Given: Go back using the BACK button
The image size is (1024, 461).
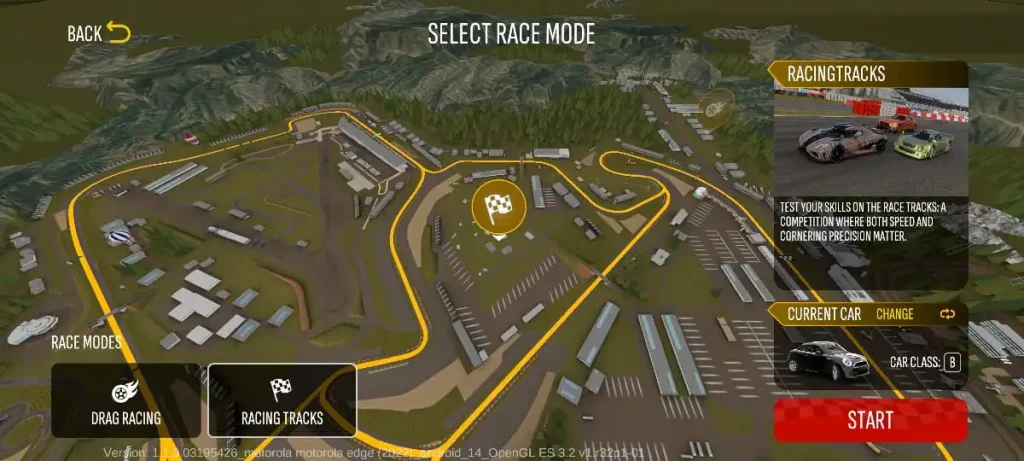Looking at the screenshot, I should pyautogui.click(x=99, y=34).
